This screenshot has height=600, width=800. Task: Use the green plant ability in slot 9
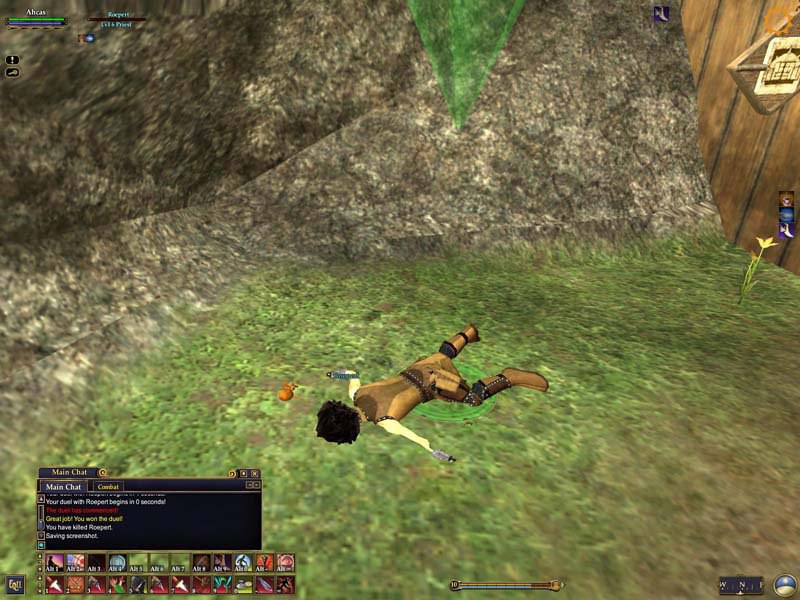click(x=222, y=584)
